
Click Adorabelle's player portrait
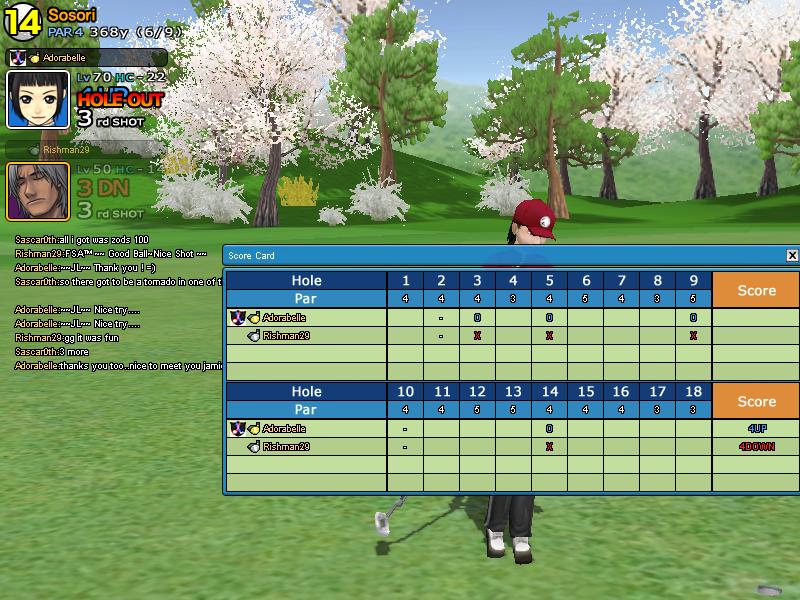[x=39, y=100]
